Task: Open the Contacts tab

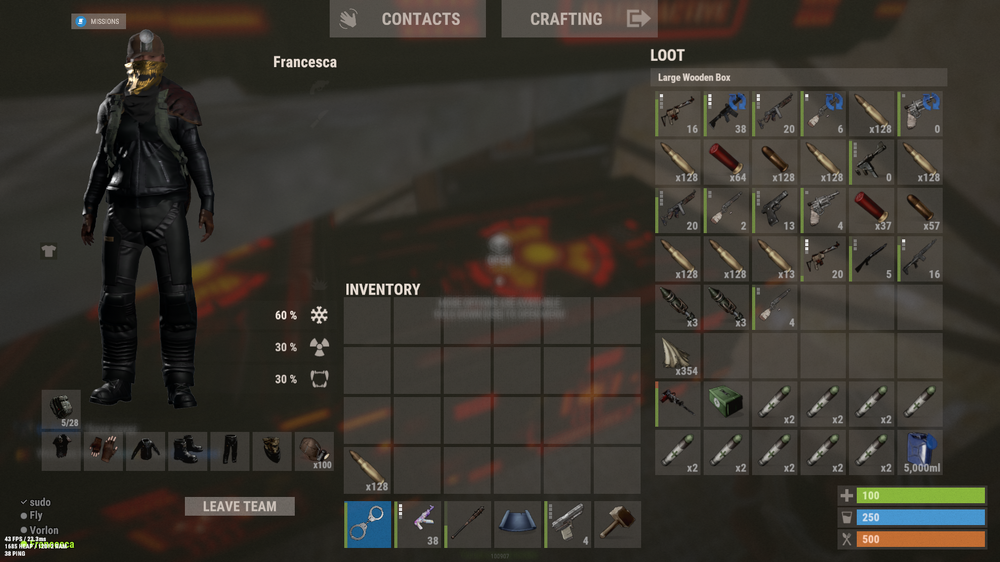Action: [407, 19]
